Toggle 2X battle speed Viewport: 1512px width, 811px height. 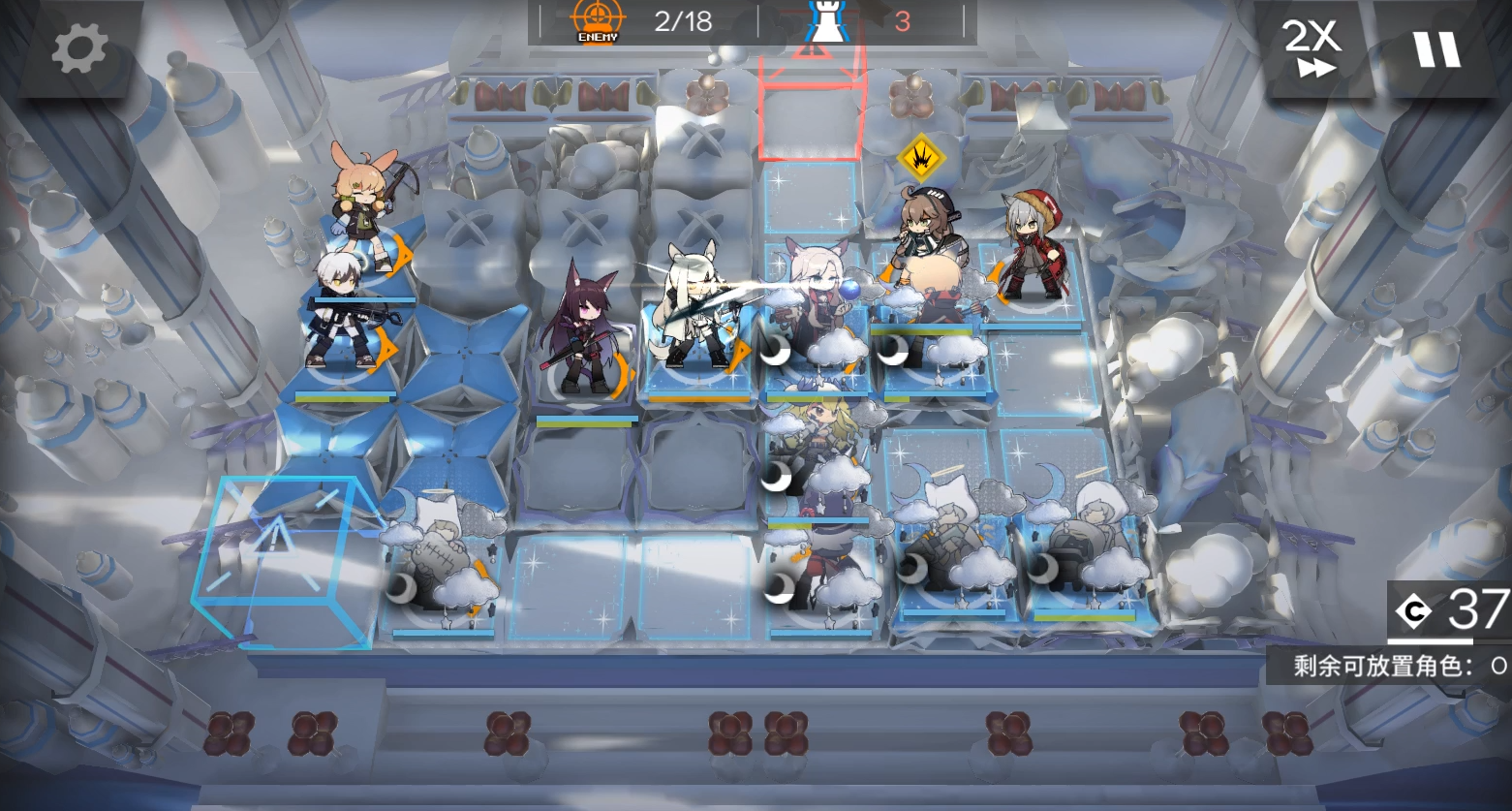pos(1313,44)
